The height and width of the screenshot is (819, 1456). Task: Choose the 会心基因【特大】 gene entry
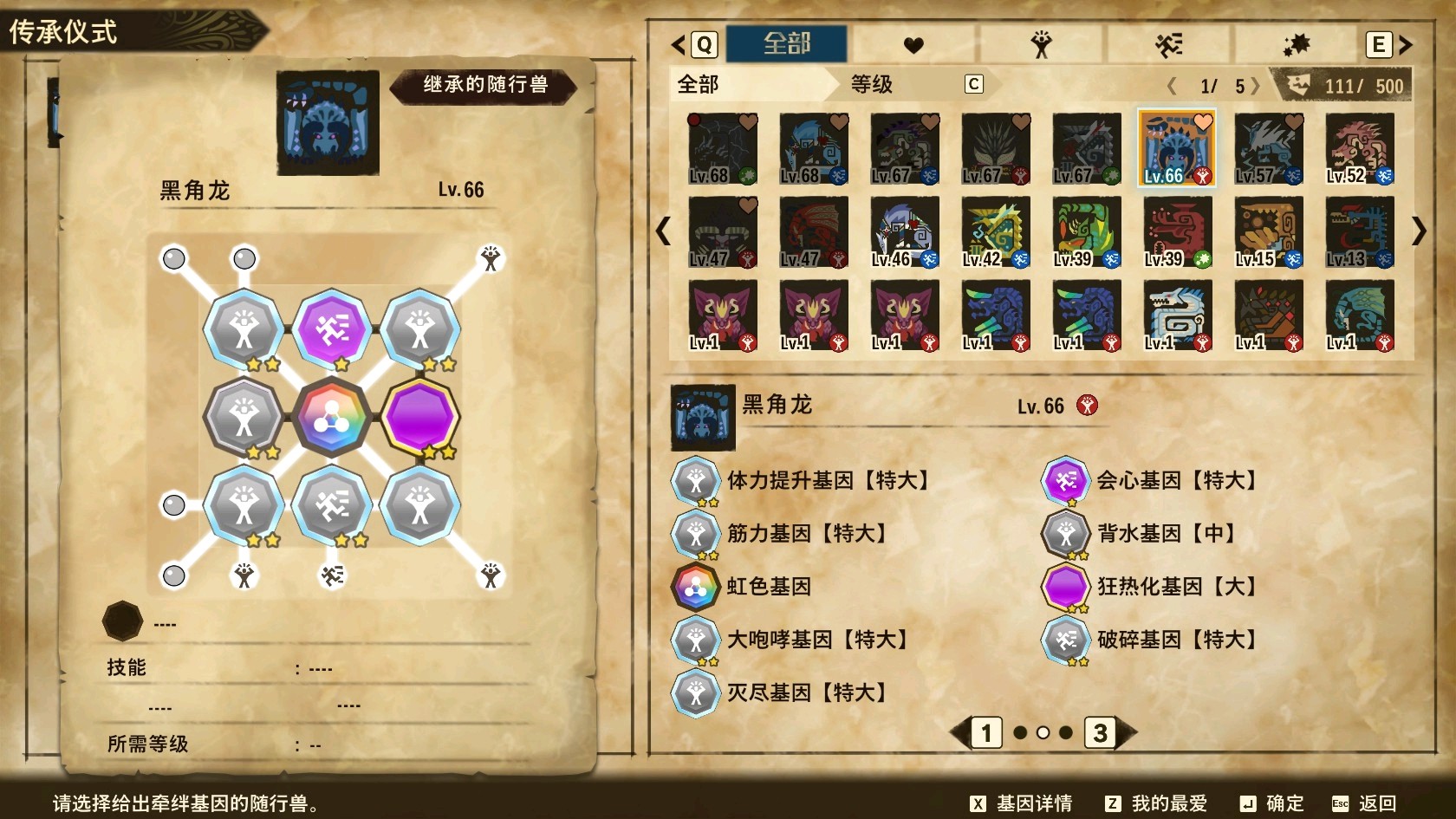1176,480
